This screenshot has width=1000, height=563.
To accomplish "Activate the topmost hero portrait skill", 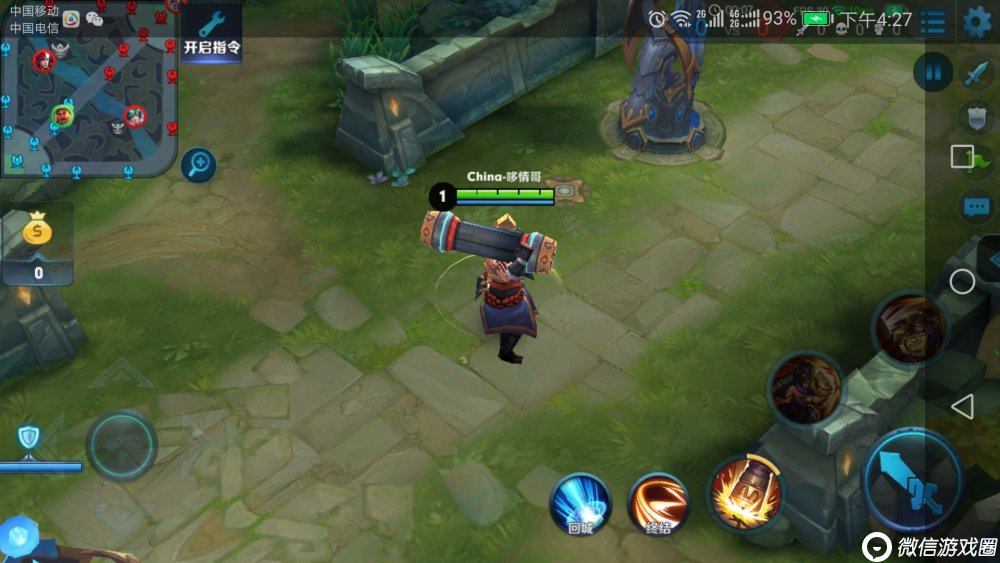I will pyautogui.click(x=909, y=328).
